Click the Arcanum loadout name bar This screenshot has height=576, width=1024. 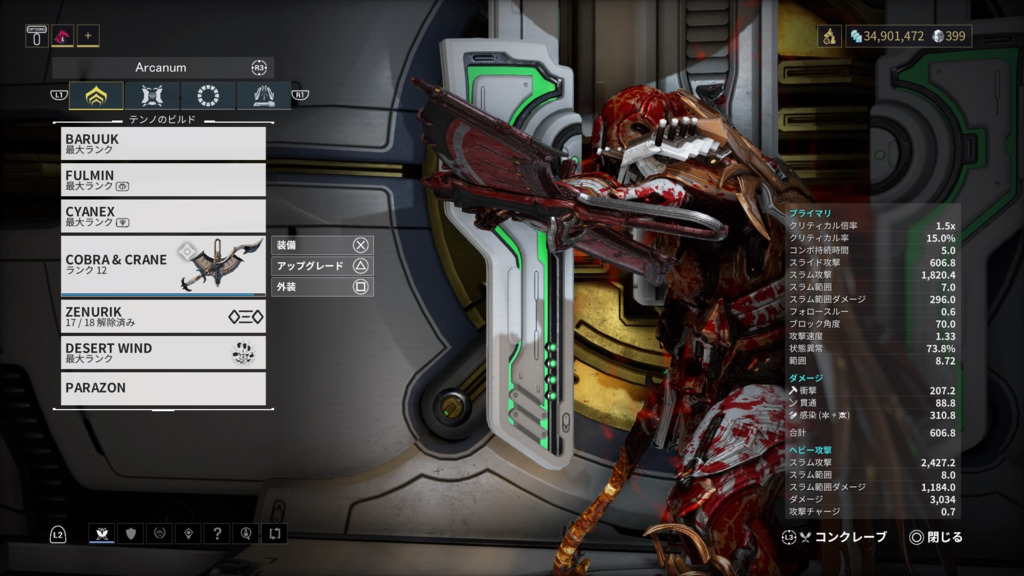[x=162, y=68]
